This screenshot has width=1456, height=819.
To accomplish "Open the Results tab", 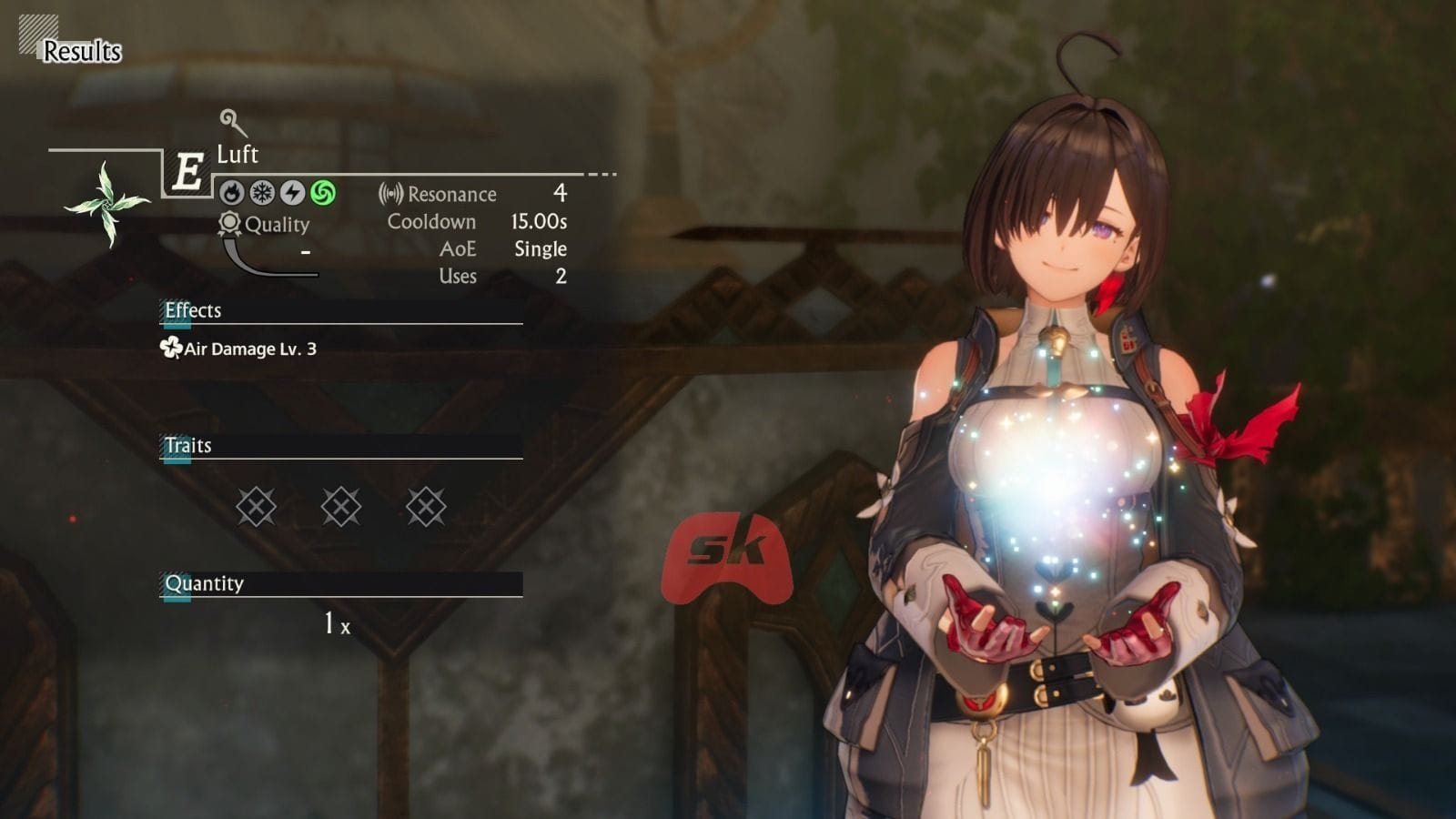I will (83, 52).
